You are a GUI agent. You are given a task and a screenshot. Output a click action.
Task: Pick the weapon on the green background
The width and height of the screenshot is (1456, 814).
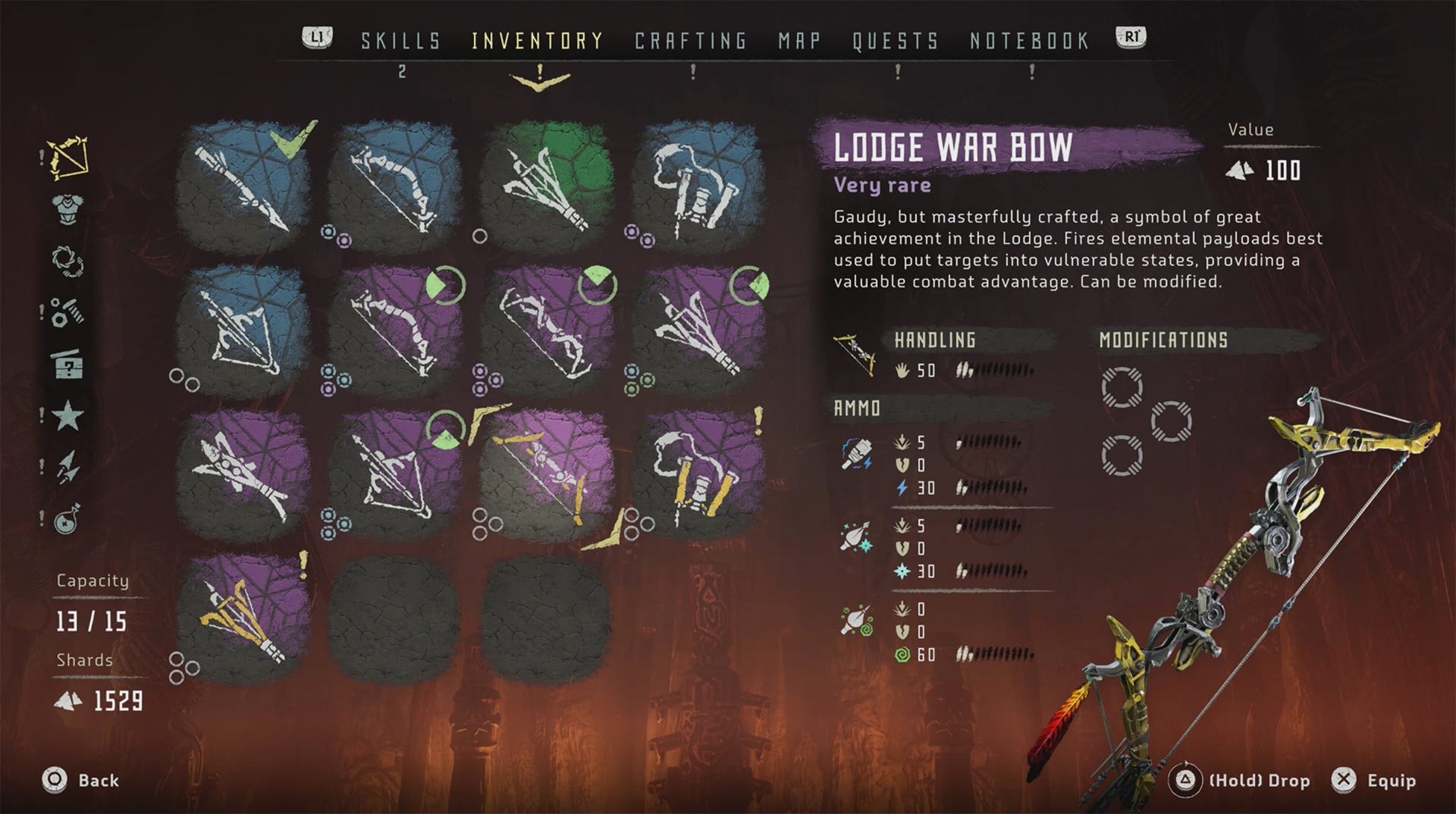pyautogui.click(x=546, y=186)
